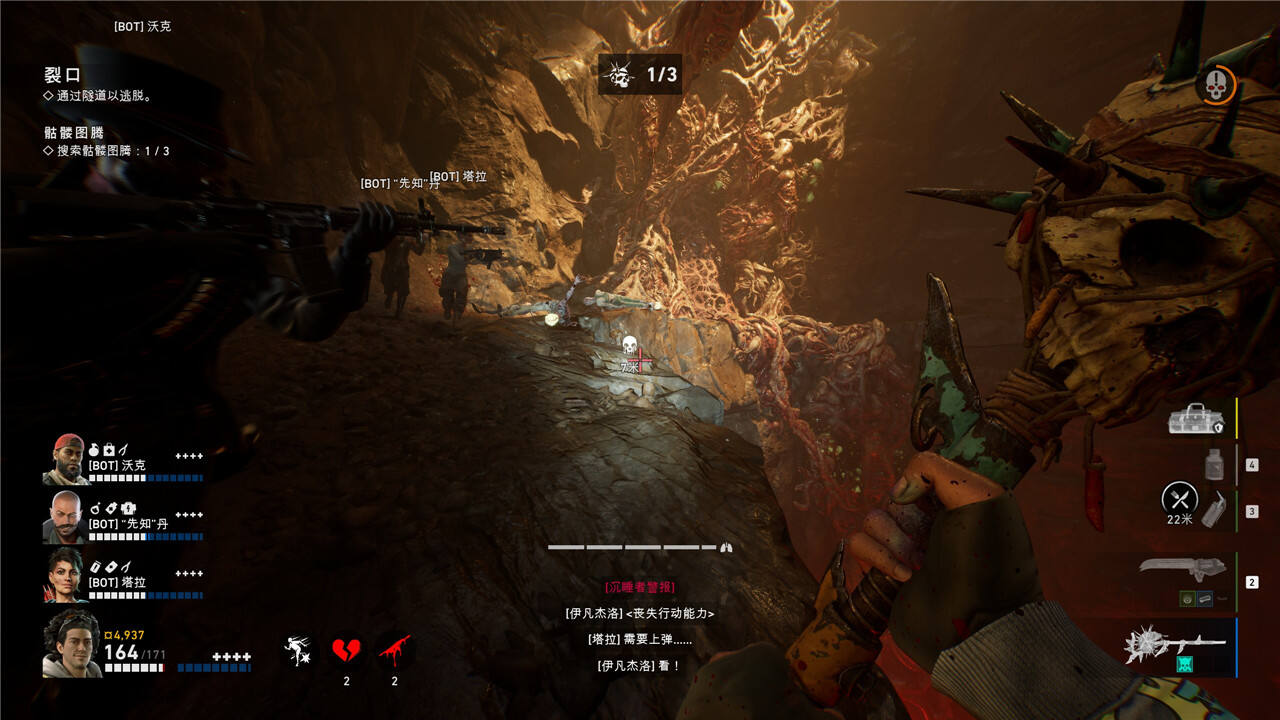This screenshot has width=1280, height=720.
Task: Click the fork and knife 22米 marker
Action: [x=1180, y=498]
